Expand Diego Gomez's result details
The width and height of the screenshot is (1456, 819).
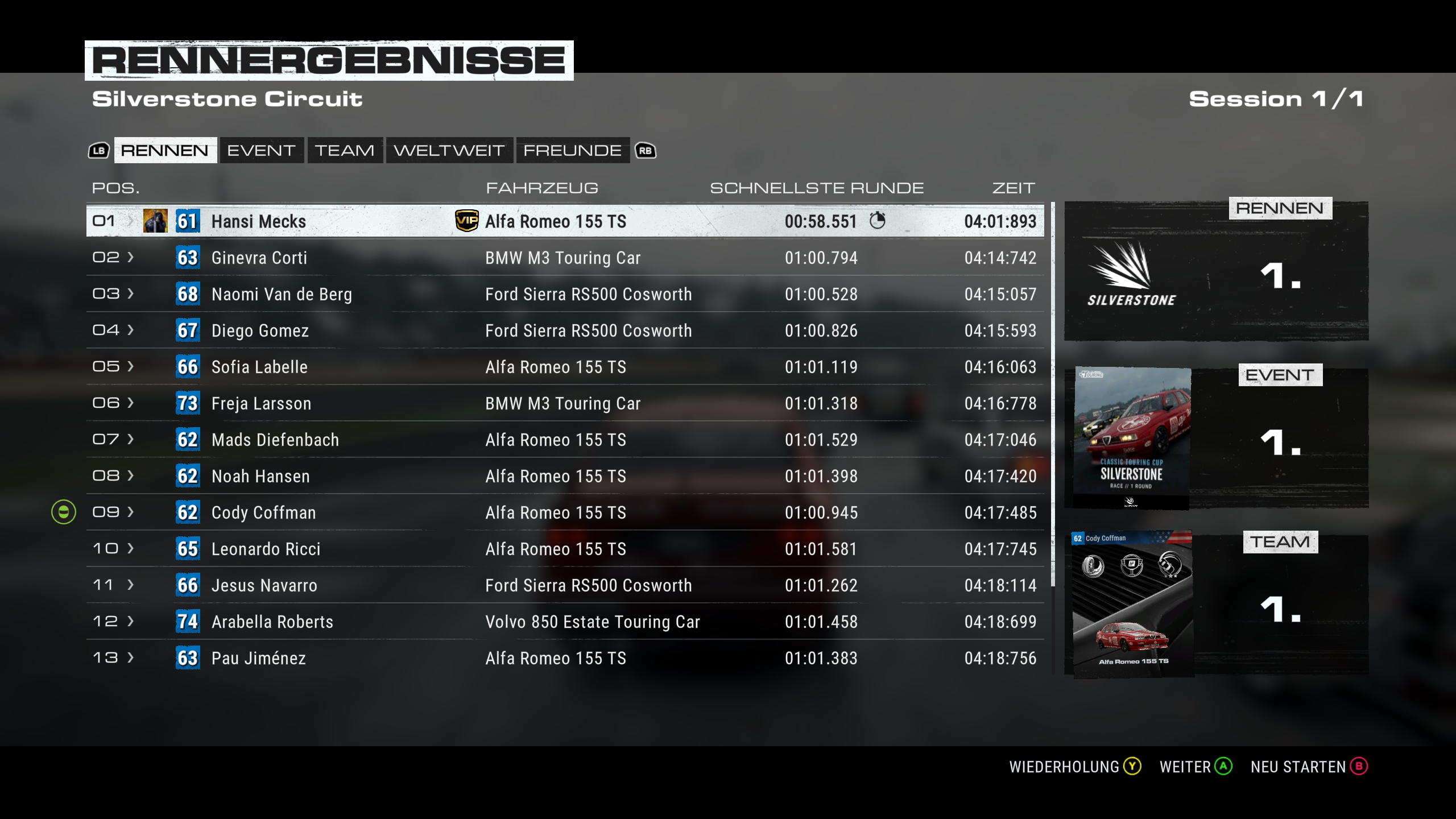click(130, 330)
